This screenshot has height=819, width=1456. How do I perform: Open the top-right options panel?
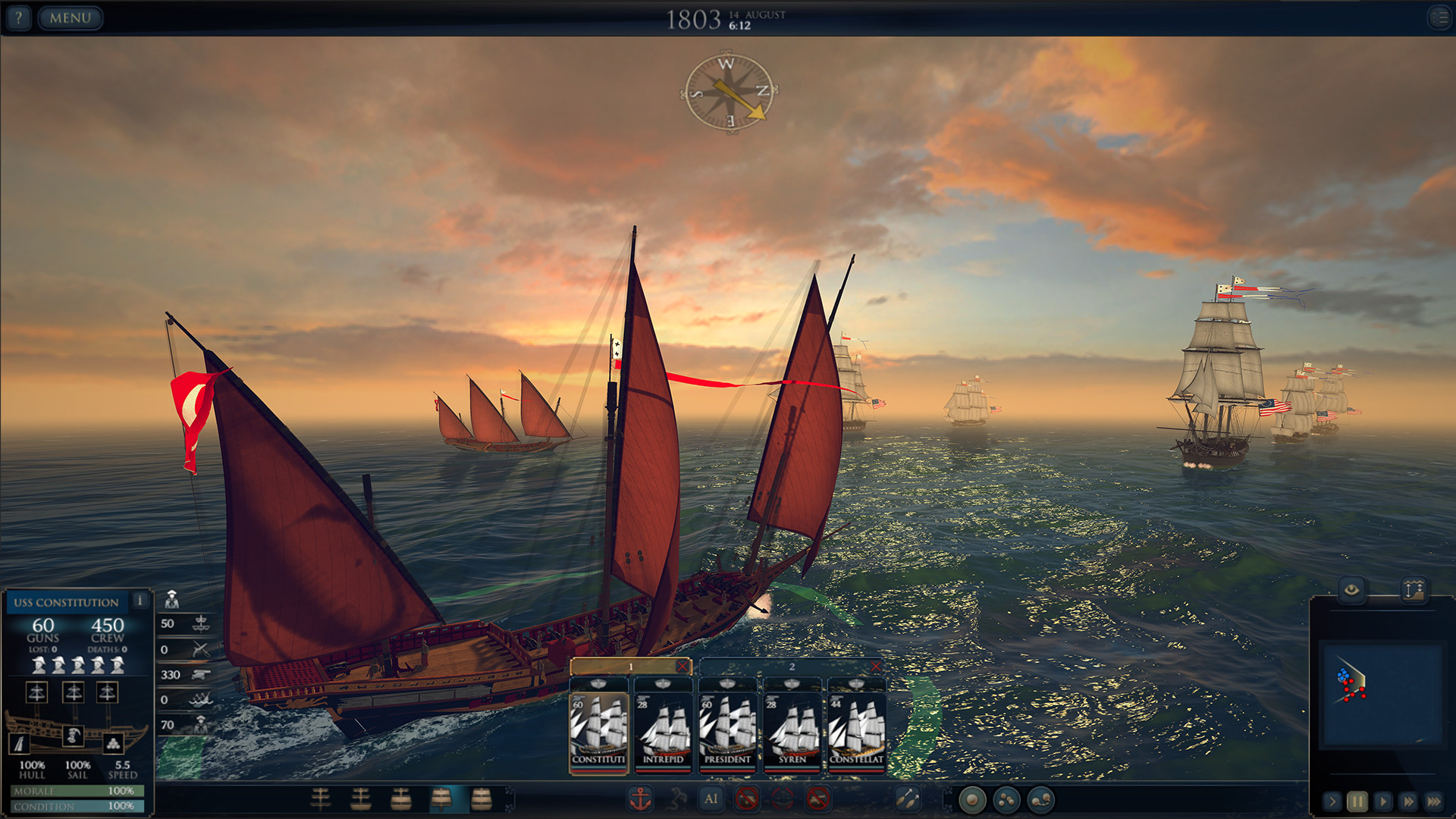click(x=1439, y=17)
